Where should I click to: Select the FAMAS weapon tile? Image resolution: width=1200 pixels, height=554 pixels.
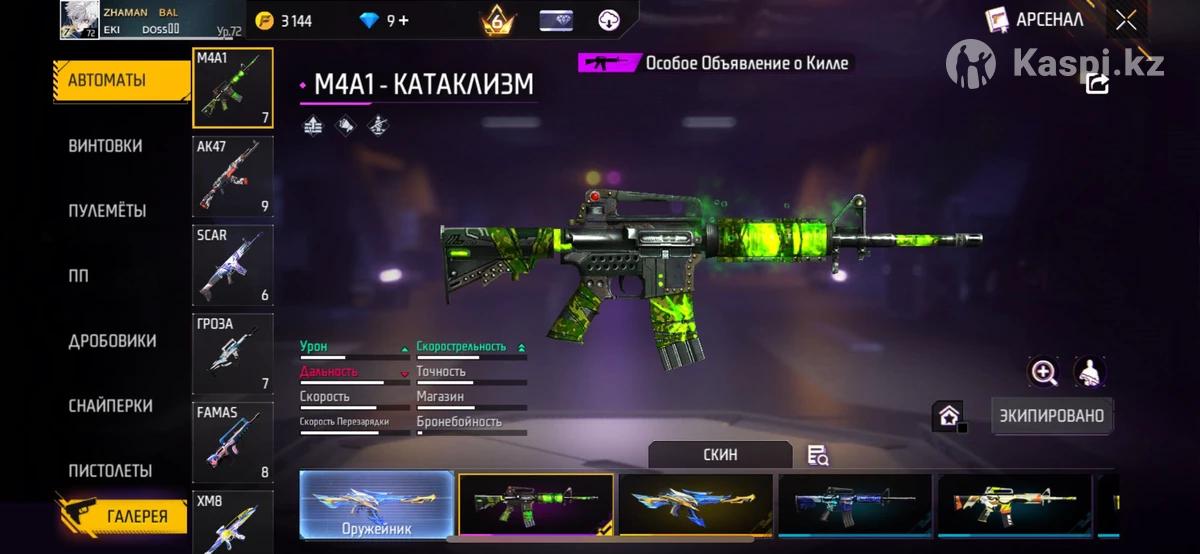233,441
